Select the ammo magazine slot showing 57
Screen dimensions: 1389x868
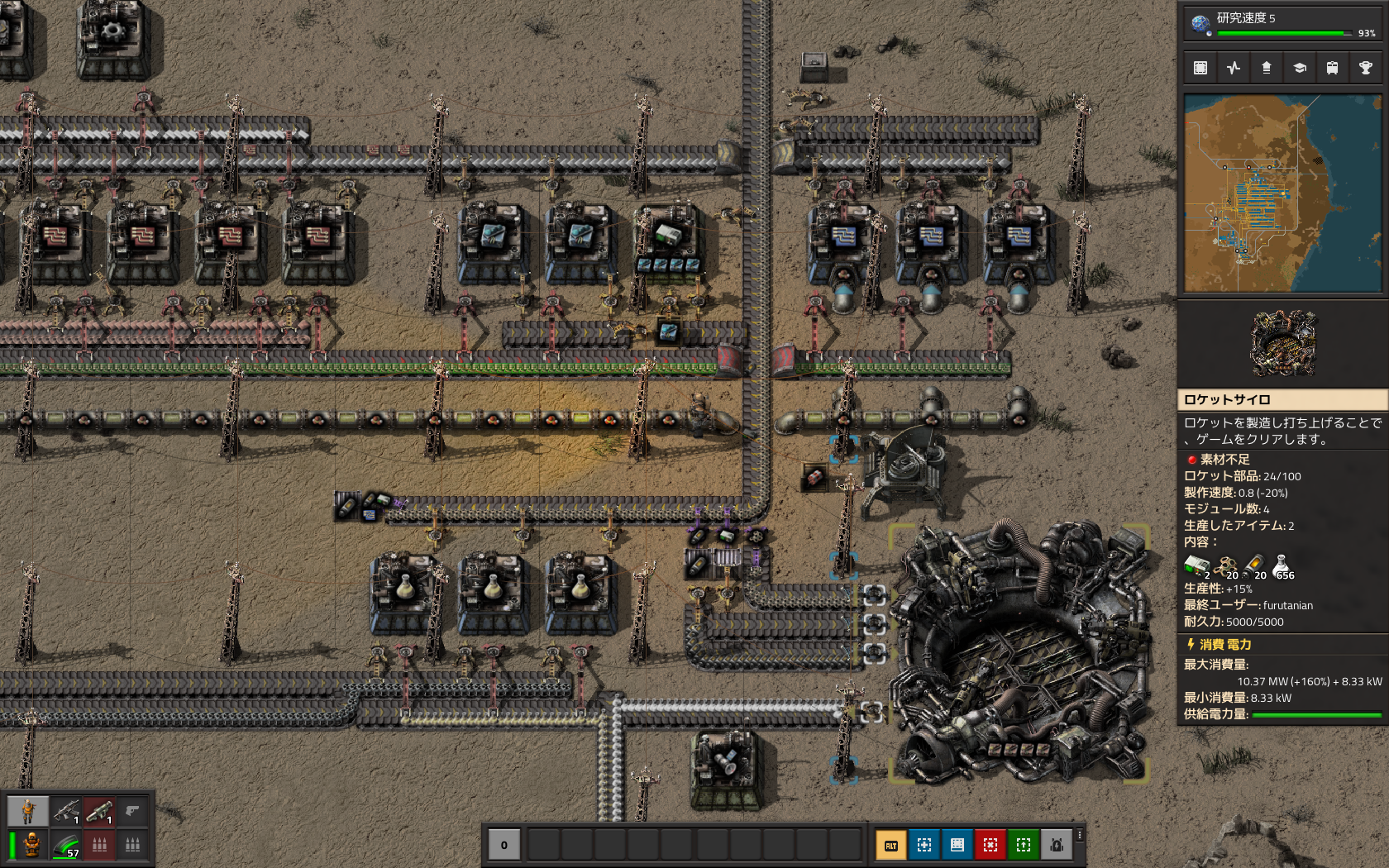pos(66,845)
